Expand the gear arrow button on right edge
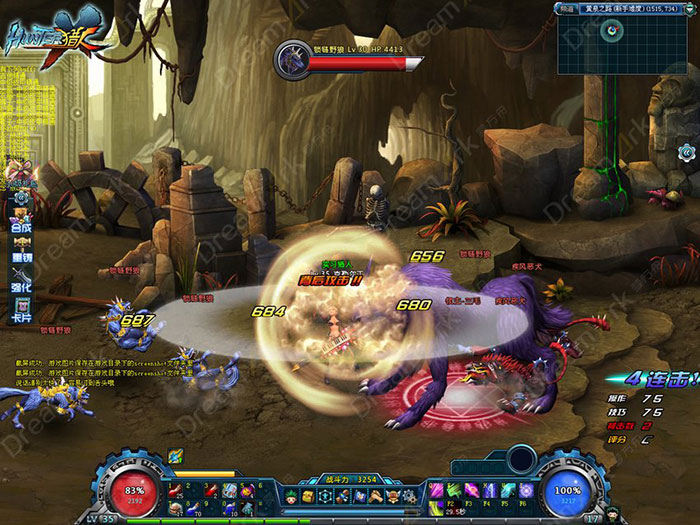The height and width of the screenshot is (525, 700). [686, 152]
